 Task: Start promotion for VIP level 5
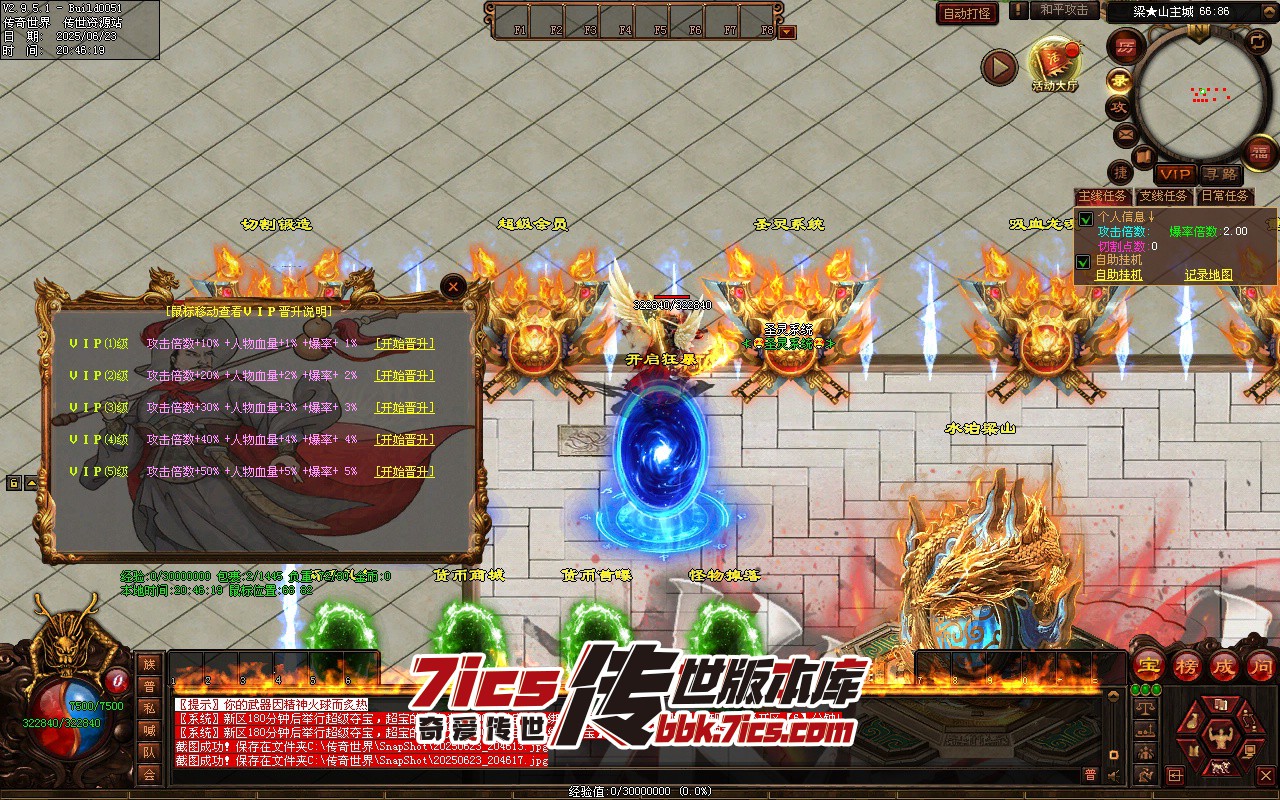click(x=405, y=472)
